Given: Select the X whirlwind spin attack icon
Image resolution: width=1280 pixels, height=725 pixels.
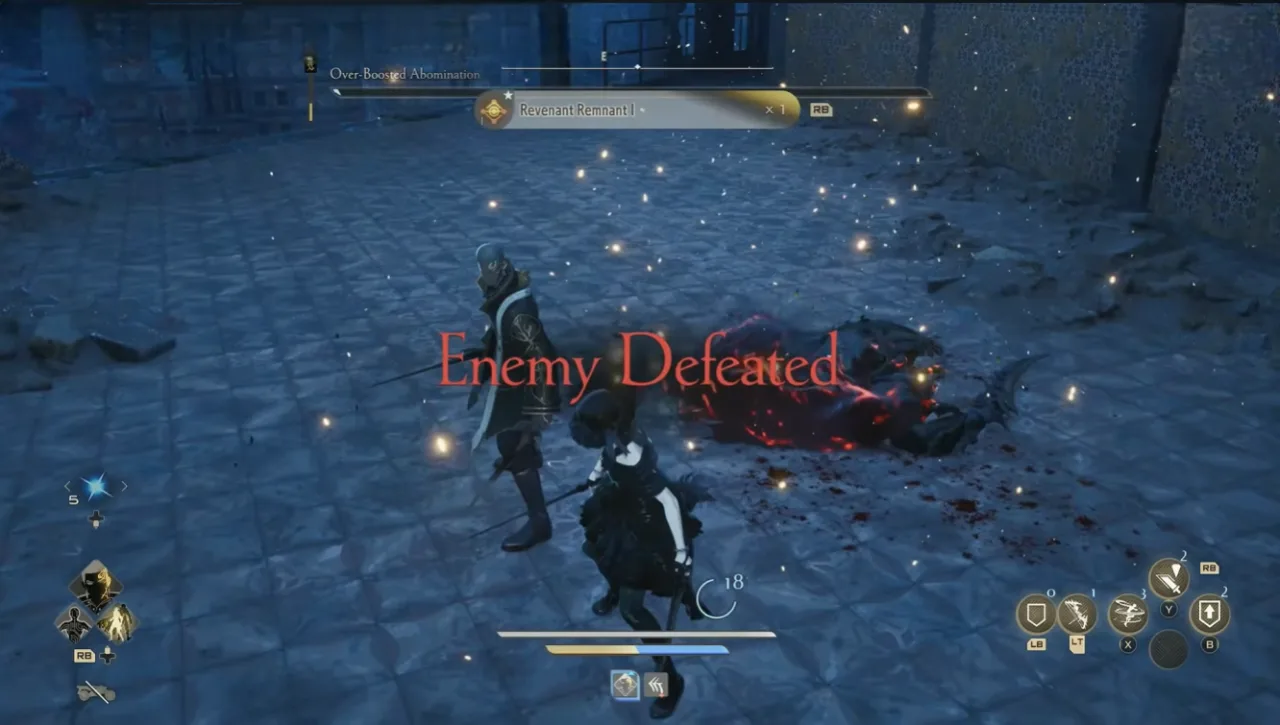Looking at the screenshot, I should coord(1127,613).
